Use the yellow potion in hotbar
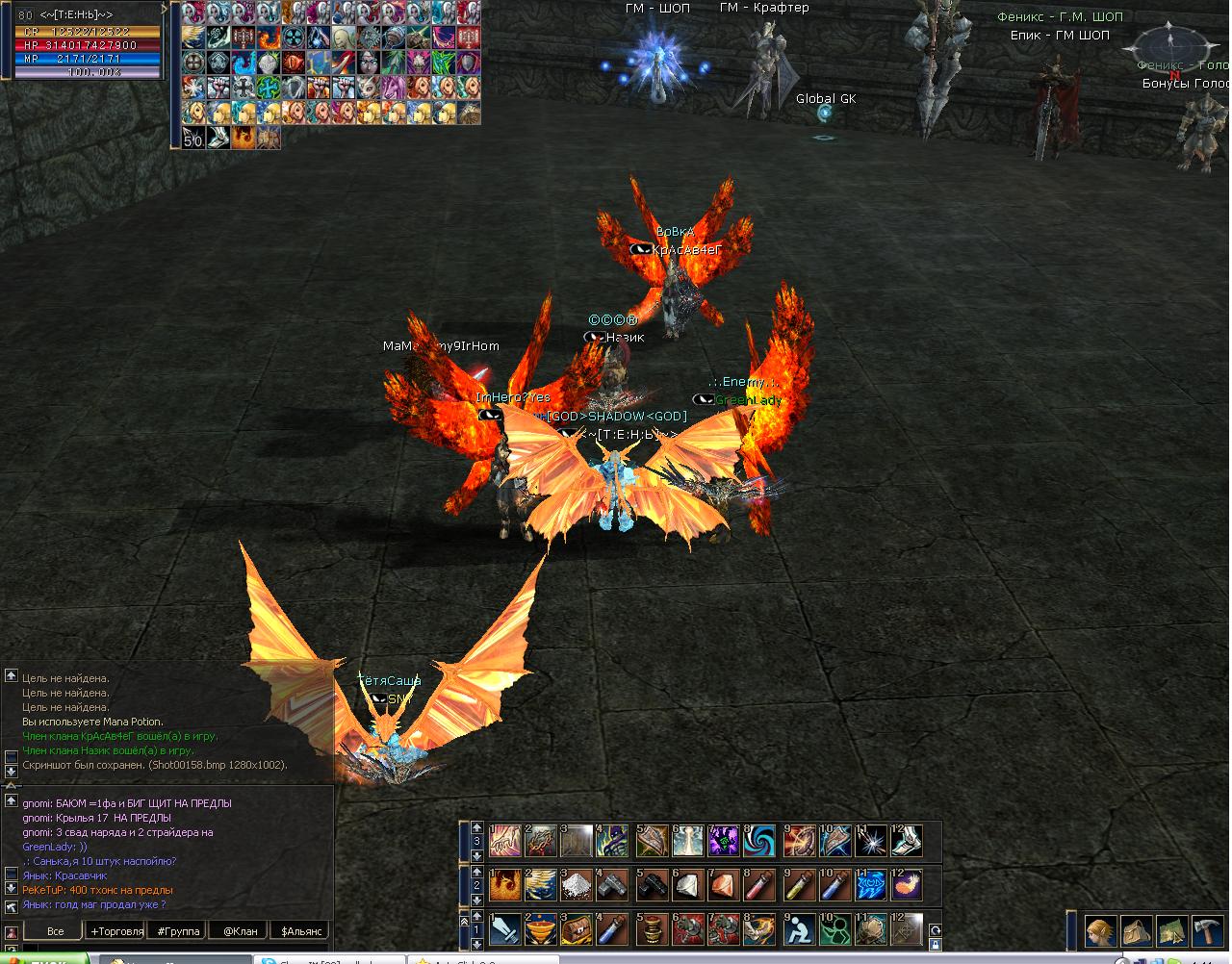 [797, 883]
